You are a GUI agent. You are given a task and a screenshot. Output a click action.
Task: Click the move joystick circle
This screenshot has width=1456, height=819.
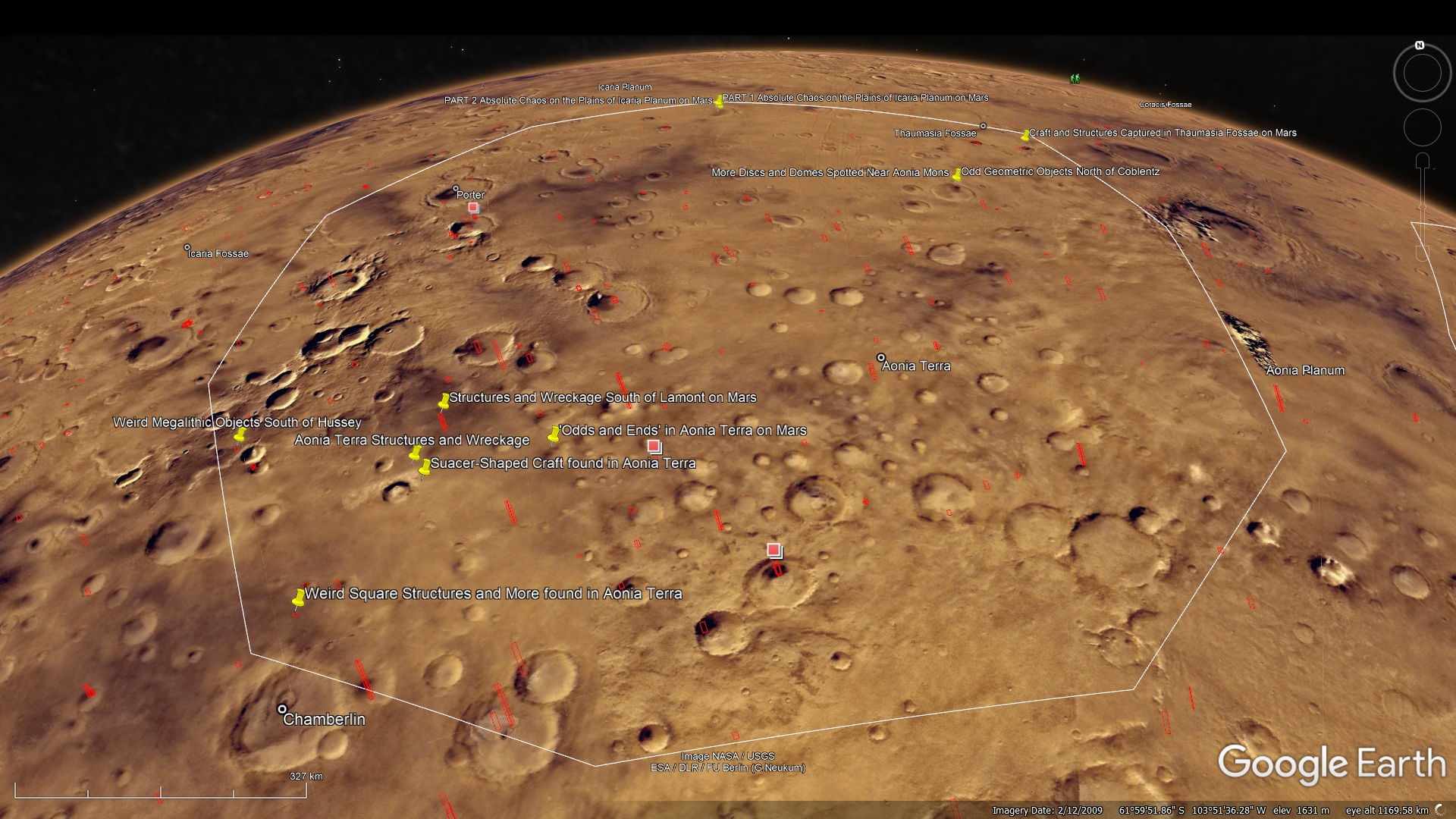point(1422,127)
